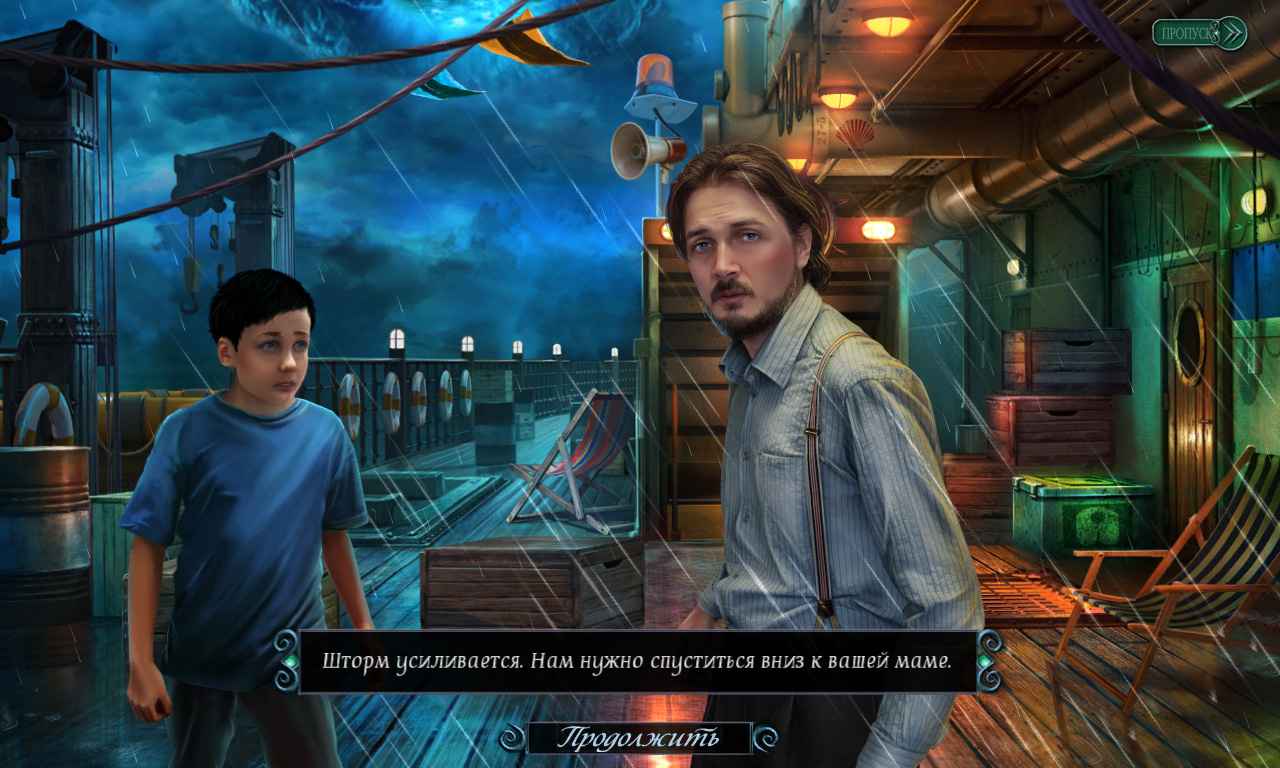The image size is (1280, 768).
Task: Continue dialogue with the Продолжить button
Action: pyautogui.click(x=638, y=738)
